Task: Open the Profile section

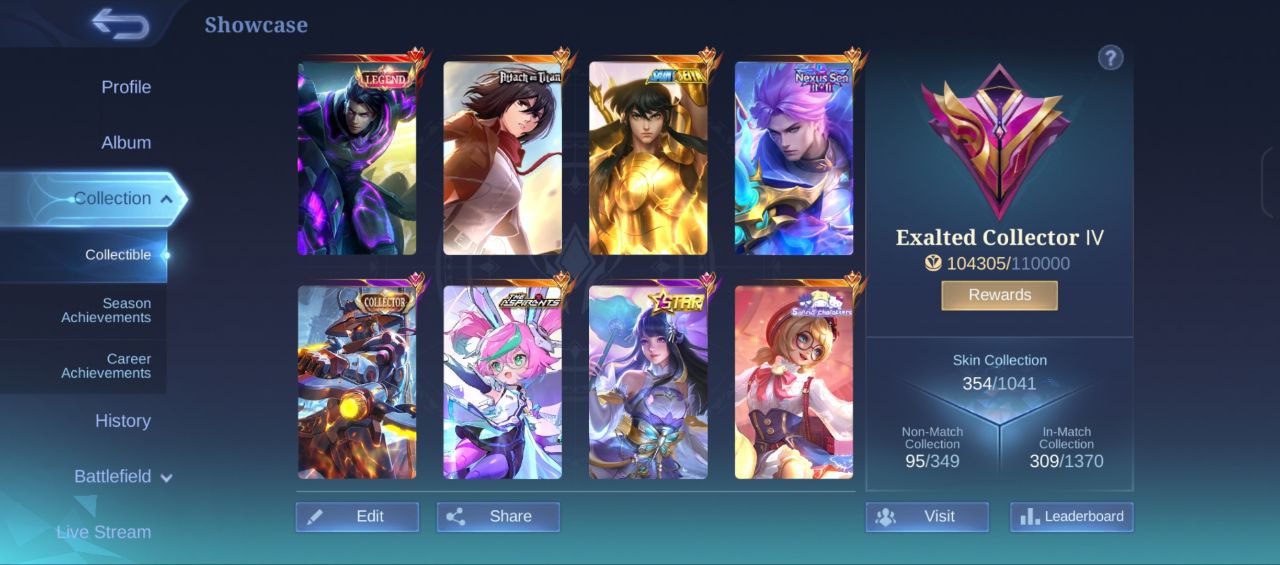Action: point(126,87)
